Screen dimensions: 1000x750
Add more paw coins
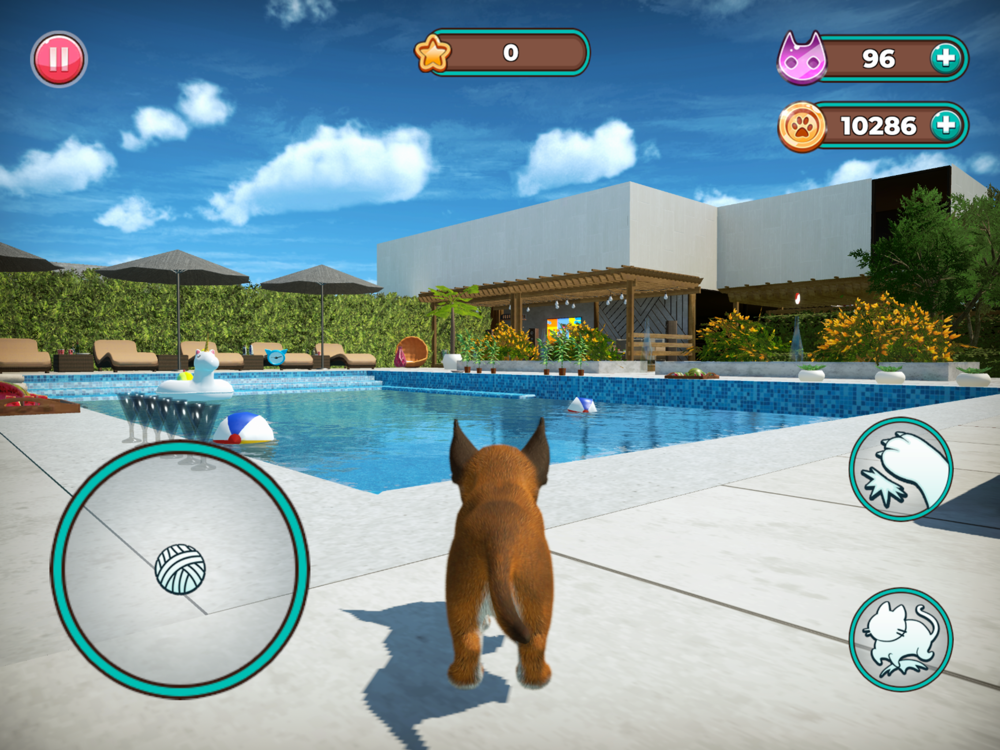tap(945, 126)
